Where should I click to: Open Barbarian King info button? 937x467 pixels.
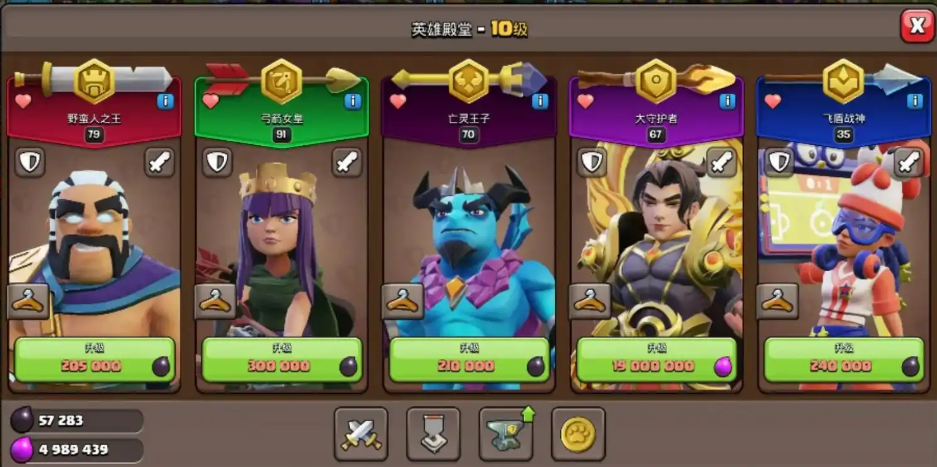pyautogui.click(x=166, y=101)
